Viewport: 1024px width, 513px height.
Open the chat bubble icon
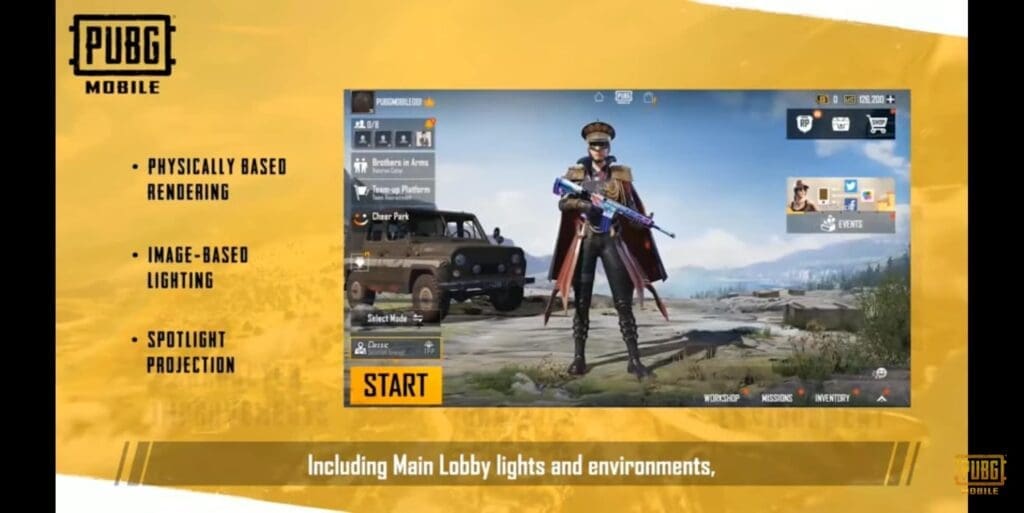click(881, 373)
